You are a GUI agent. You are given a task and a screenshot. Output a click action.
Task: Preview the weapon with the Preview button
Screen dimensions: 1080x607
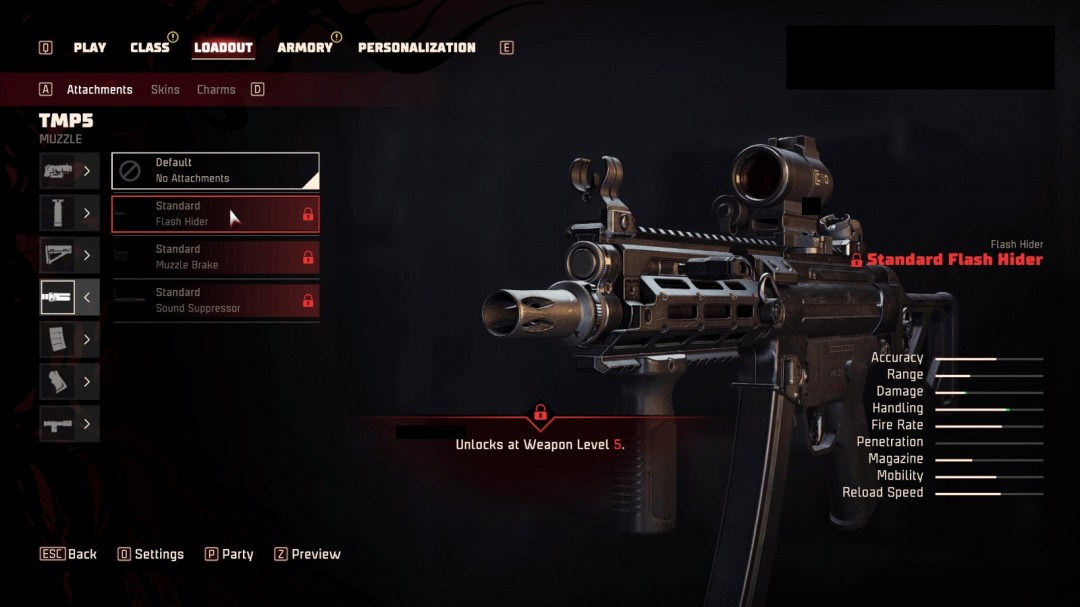point(307,554)
